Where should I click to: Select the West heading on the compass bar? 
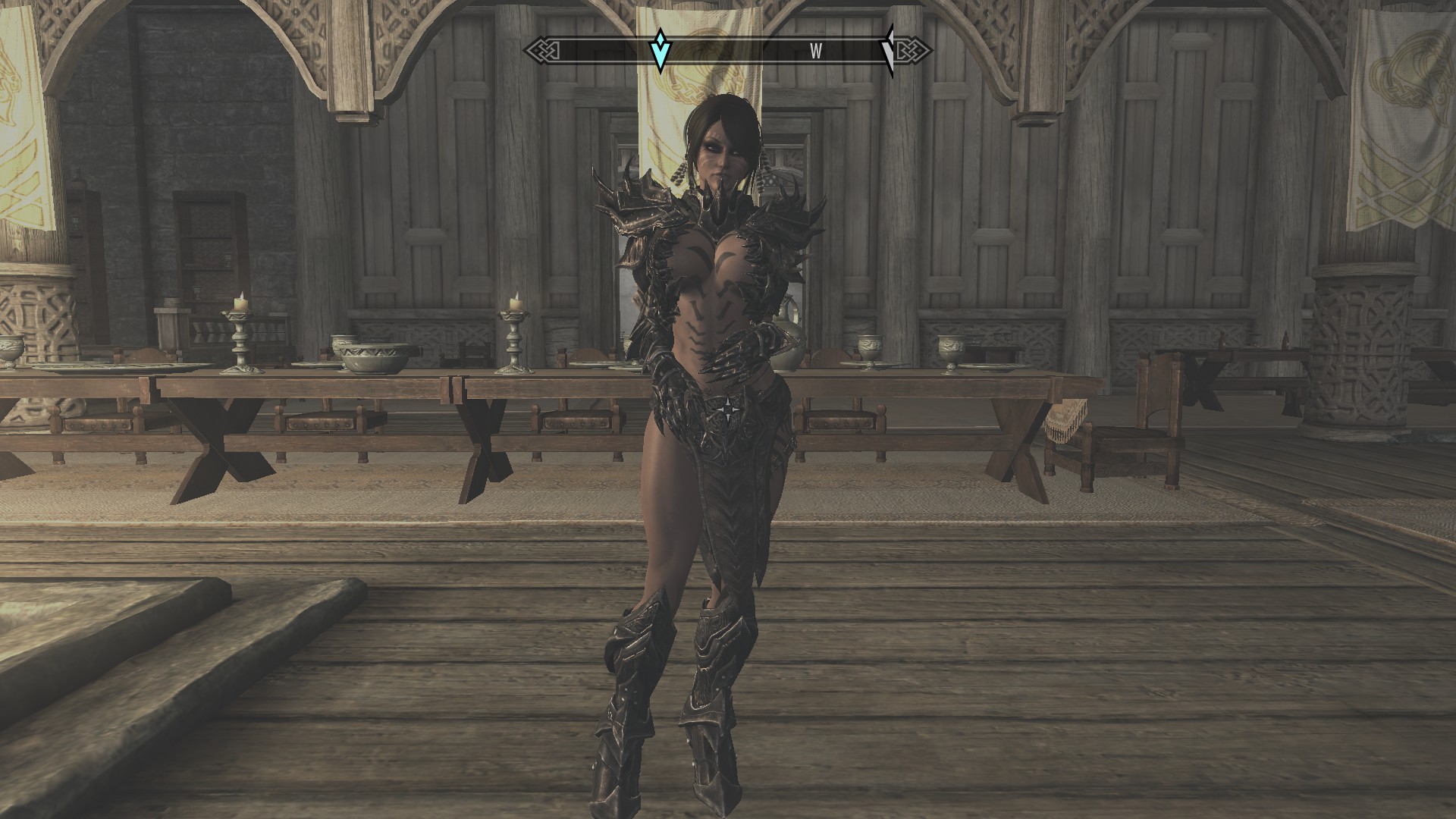(x=816, y=52)
